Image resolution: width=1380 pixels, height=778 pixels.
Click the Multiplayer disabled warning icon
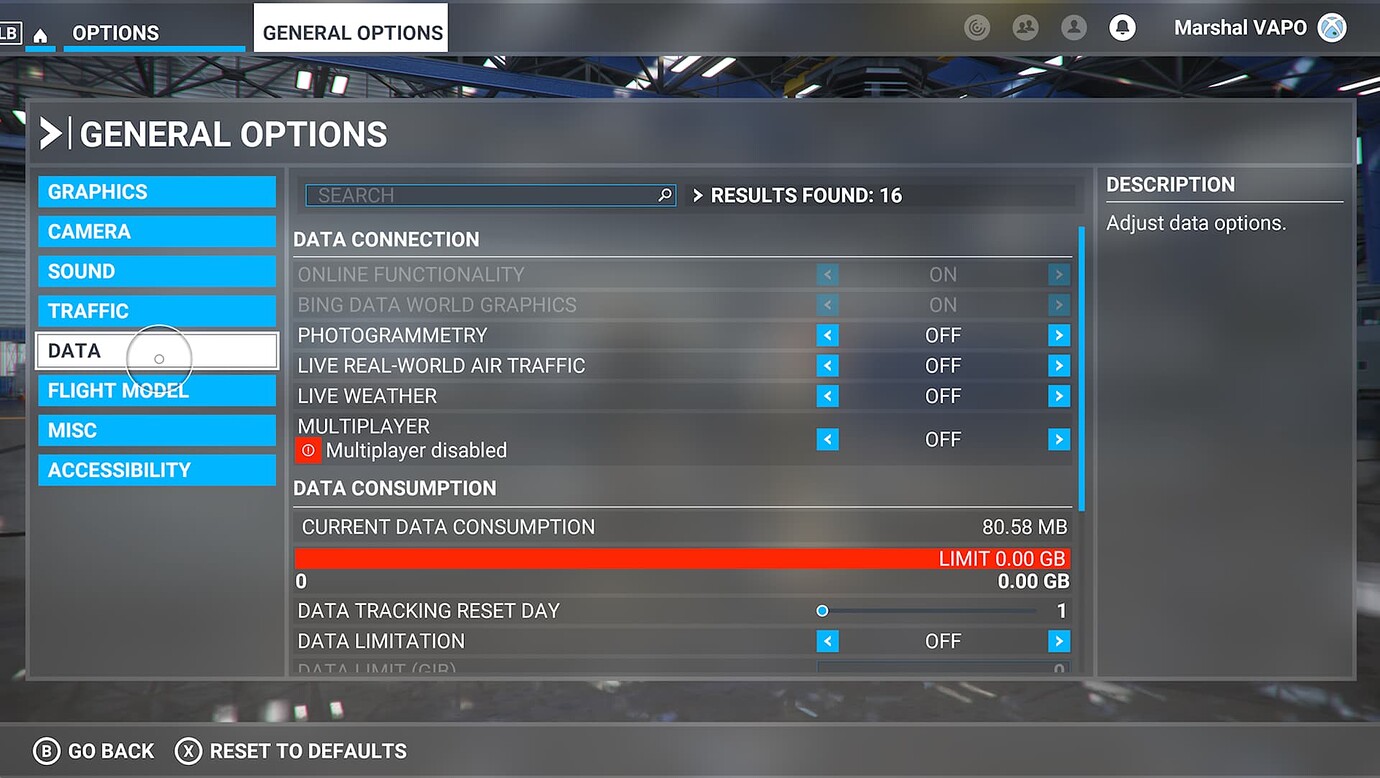307,450
